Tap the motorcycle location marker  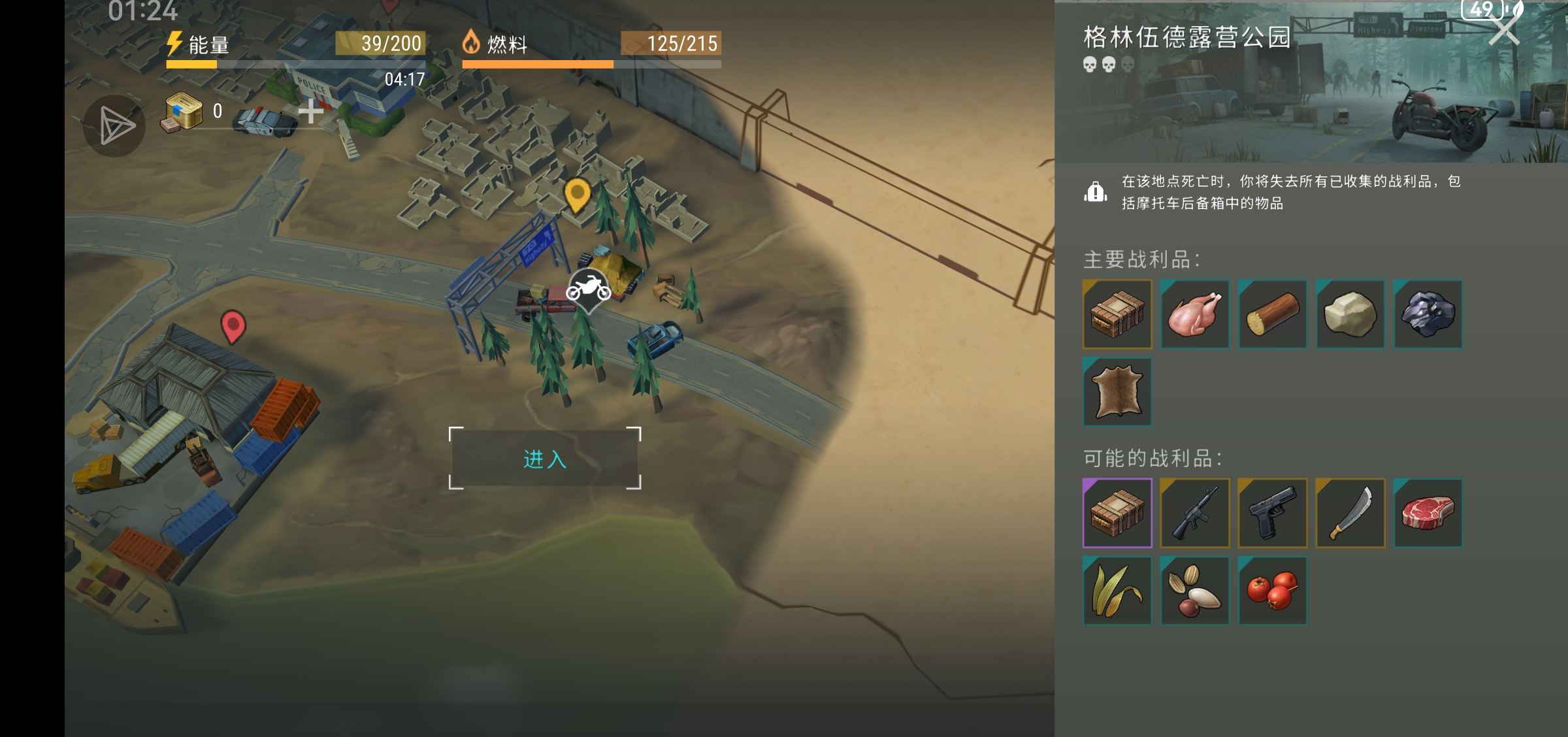(x=588, y=289)
